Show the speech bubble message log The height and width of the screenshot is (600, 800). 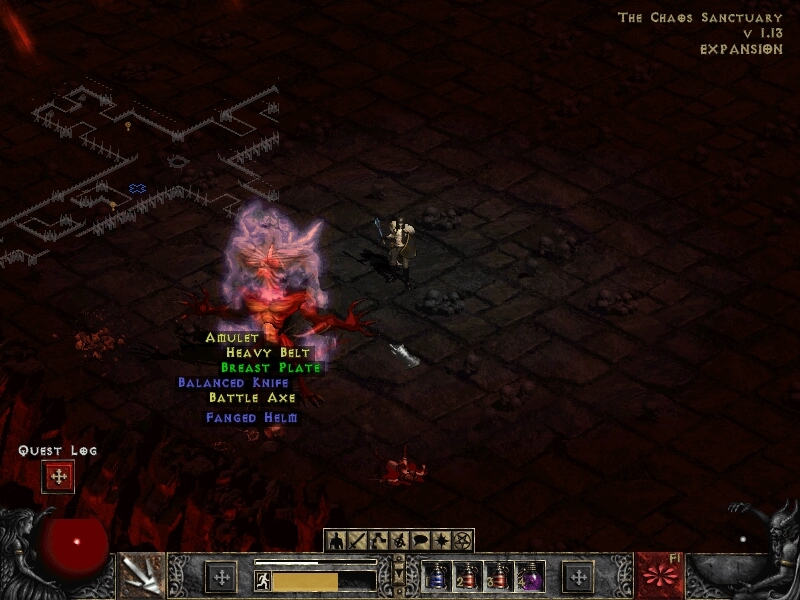[x=420, y=541]
